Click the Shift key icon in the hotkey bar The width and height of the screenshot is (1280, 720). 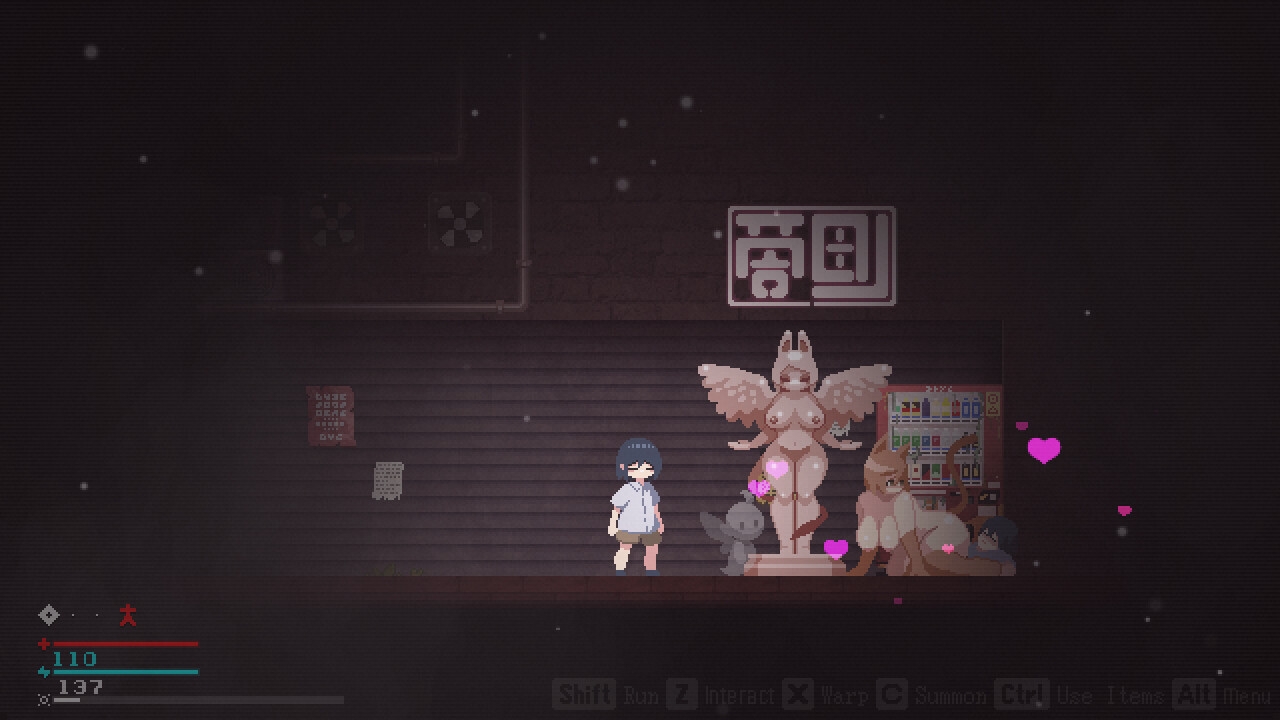click(x=585, y=694)
